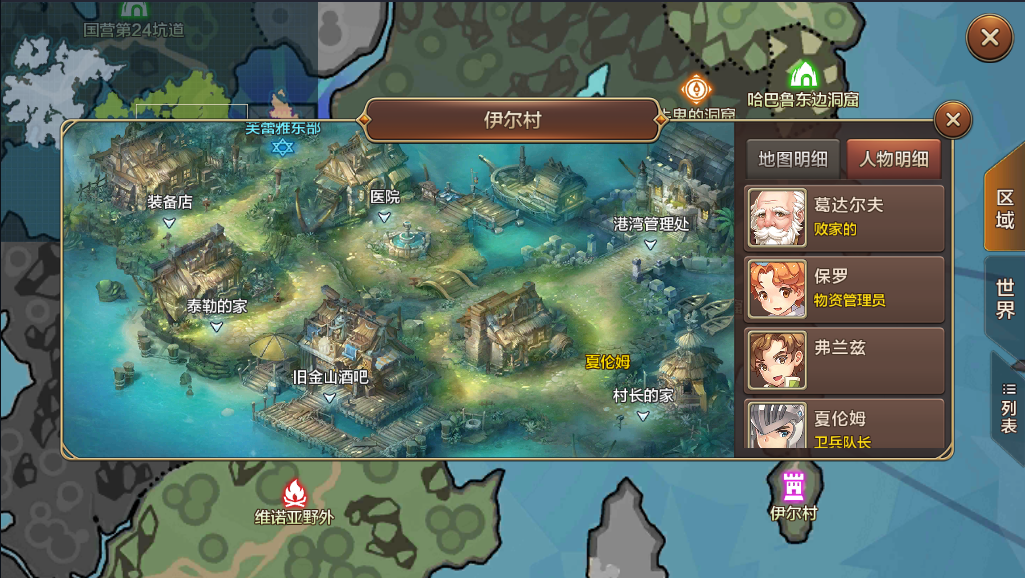Switch to the 人物明细 tab
1025x578 pixels.
coord(894,158)
